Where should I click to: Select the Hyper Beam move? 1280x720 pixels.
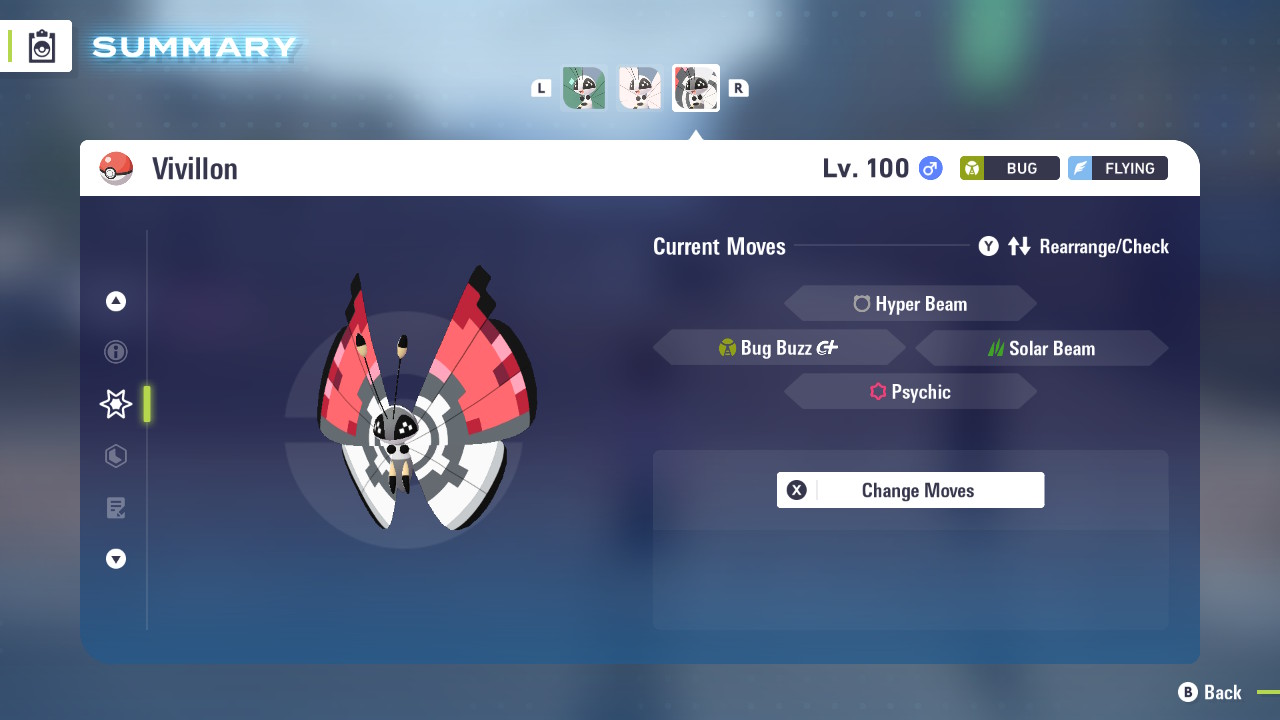[910, 303]
